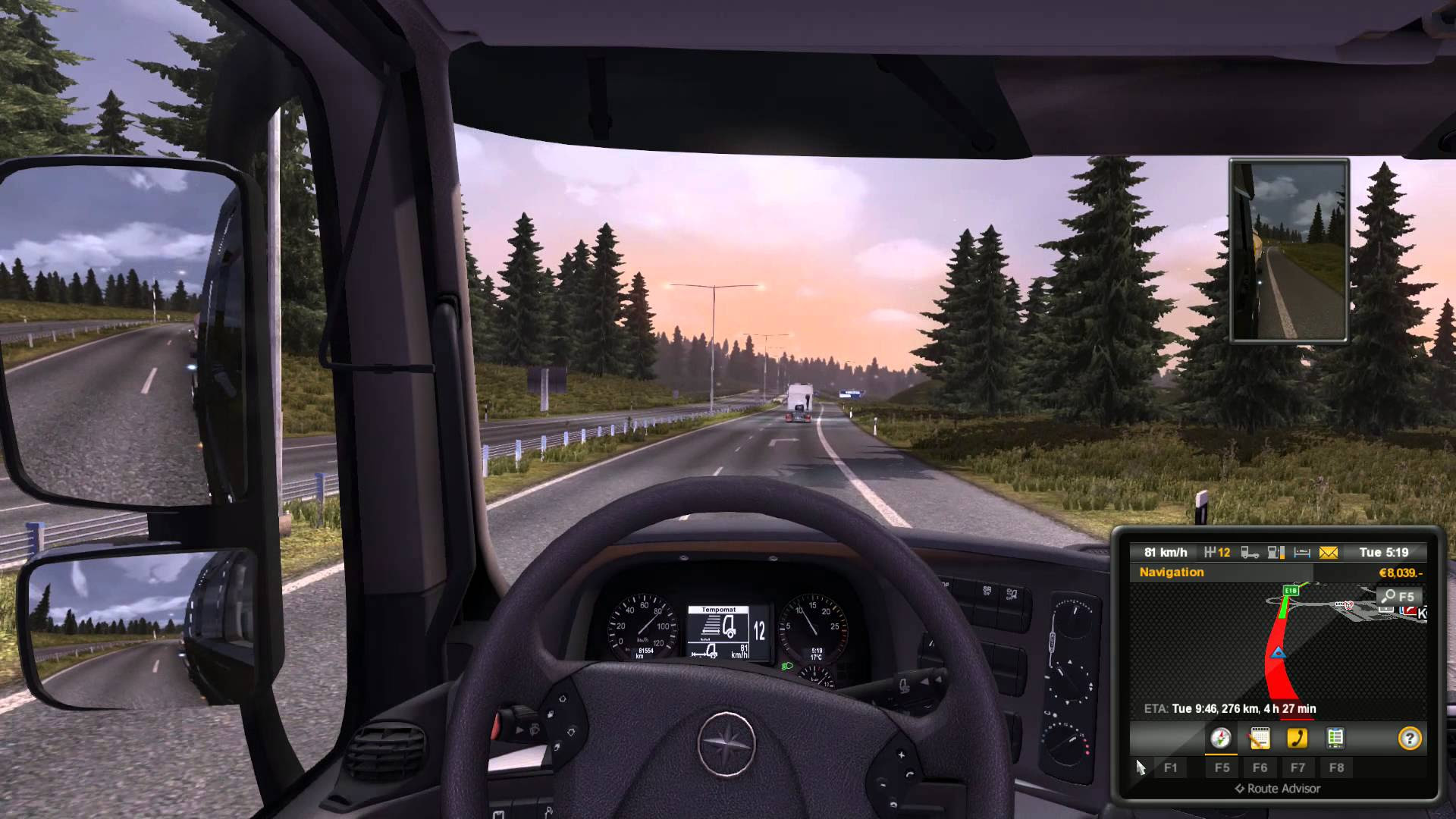Screen dimensions: 1456x819
Task: Show the green checklist information tab
Action: (x=1335, y=738)
